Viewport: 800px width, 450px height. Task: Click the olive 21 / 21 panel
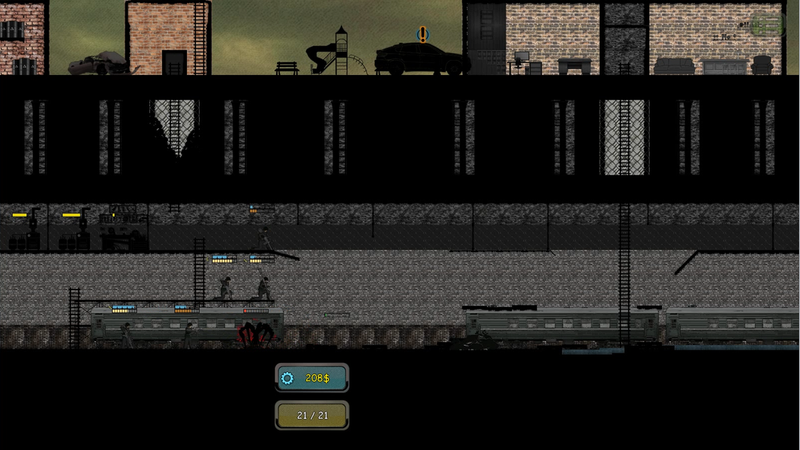(312, 414)
